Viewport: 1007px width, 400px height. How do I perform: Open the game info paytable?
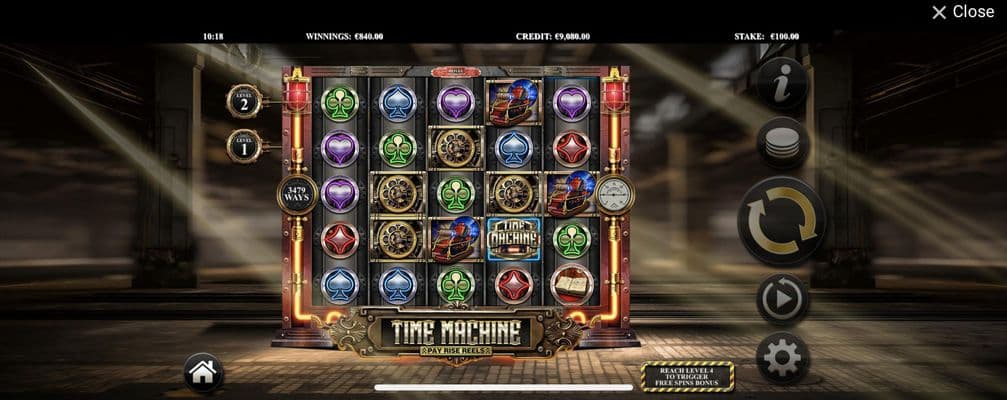pyautogui.click(x=782, y=83)
